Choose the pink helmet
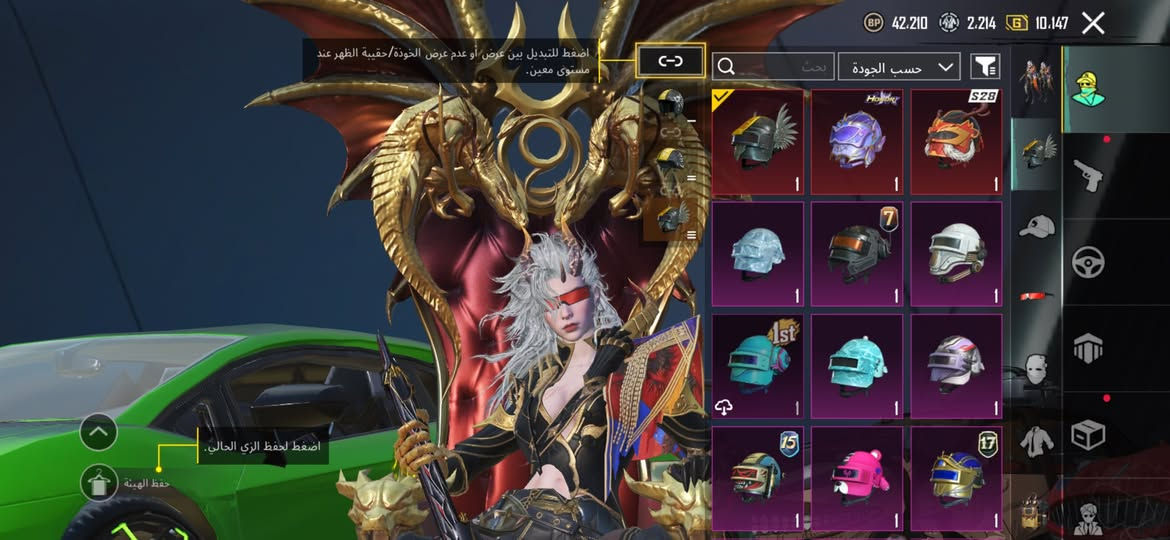 pyautogui.click(x=857, y=478)
